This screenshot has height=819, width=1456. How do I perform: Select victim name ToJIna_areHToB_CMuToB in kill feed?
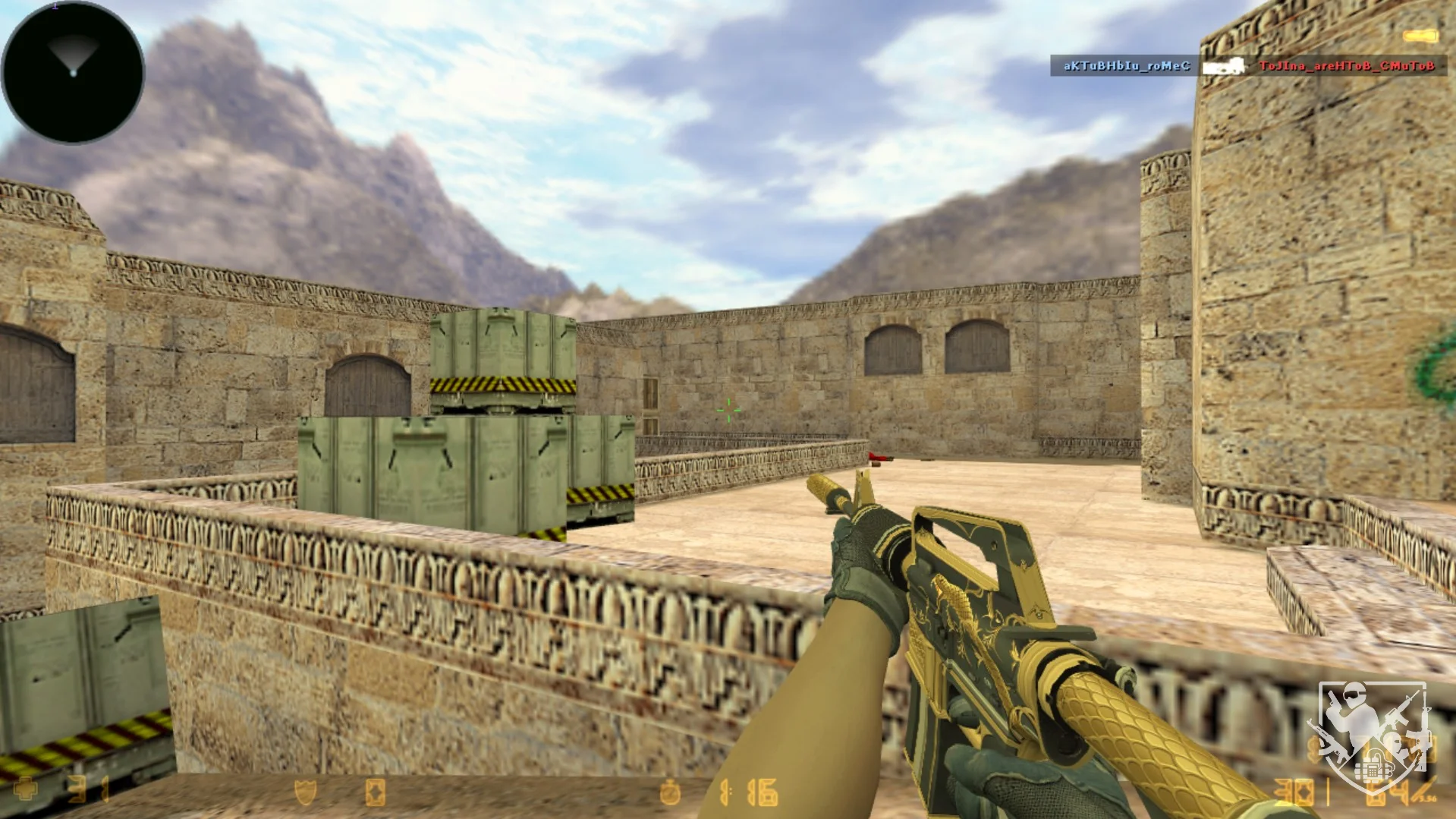click(1346, 66)
